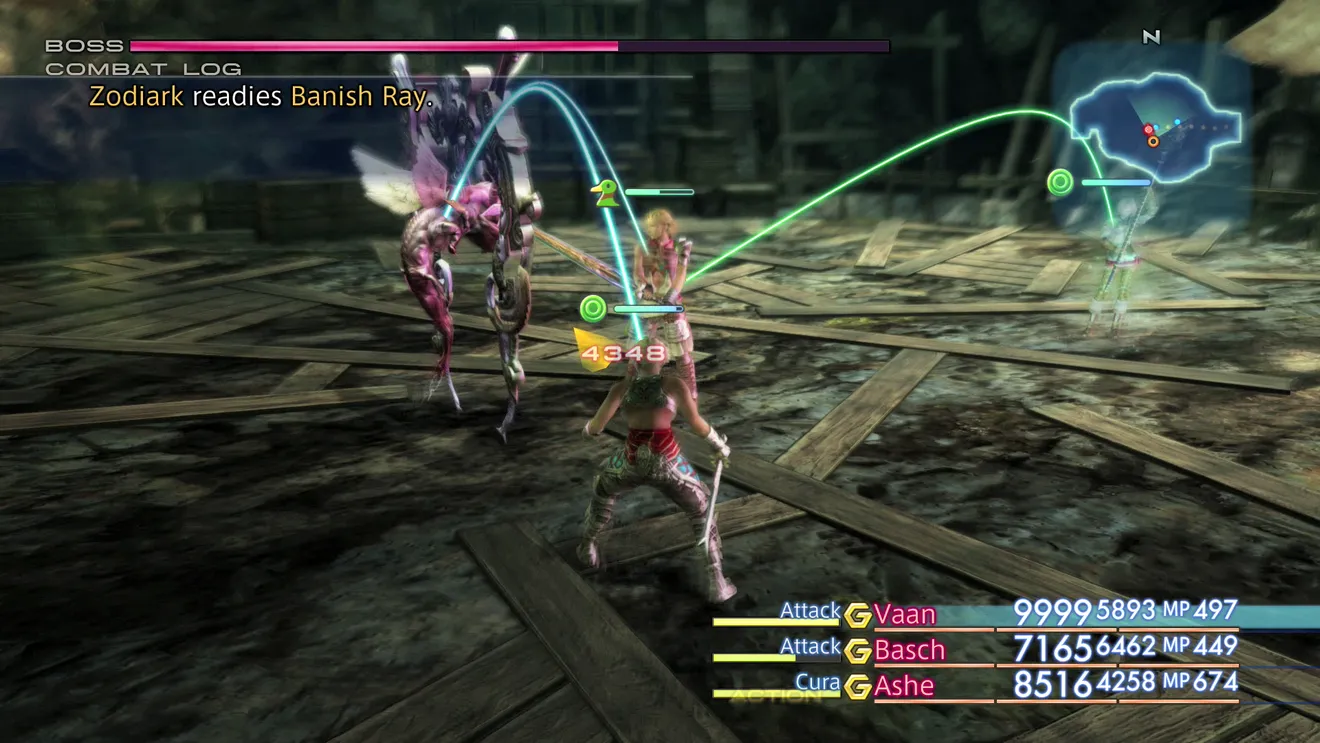Toggle Ashe's gambit icon
1320x743 pixels.
[857, 687]
